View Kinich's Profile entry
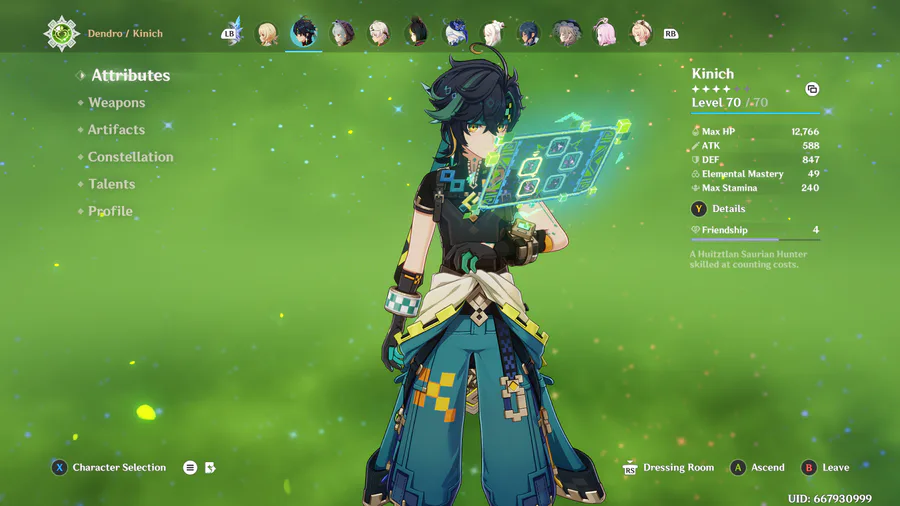The width and height of the screenshot is (900, 506). (110, 211)
